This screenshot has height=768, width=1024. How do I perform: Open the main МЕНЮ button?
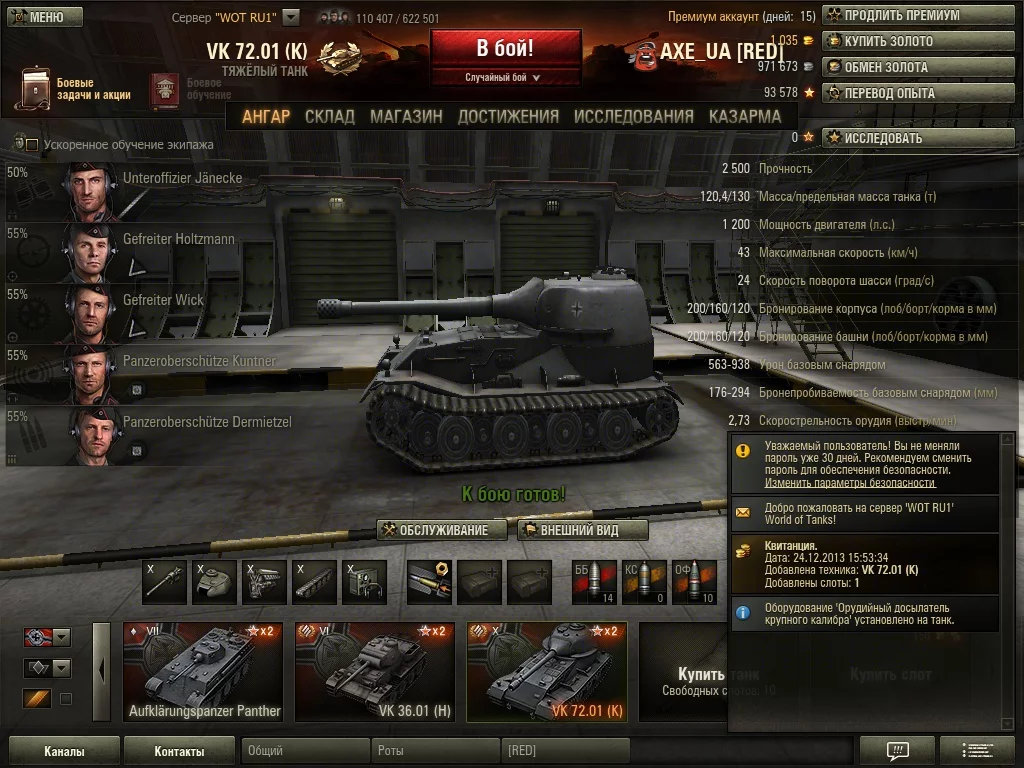point(40,17)
